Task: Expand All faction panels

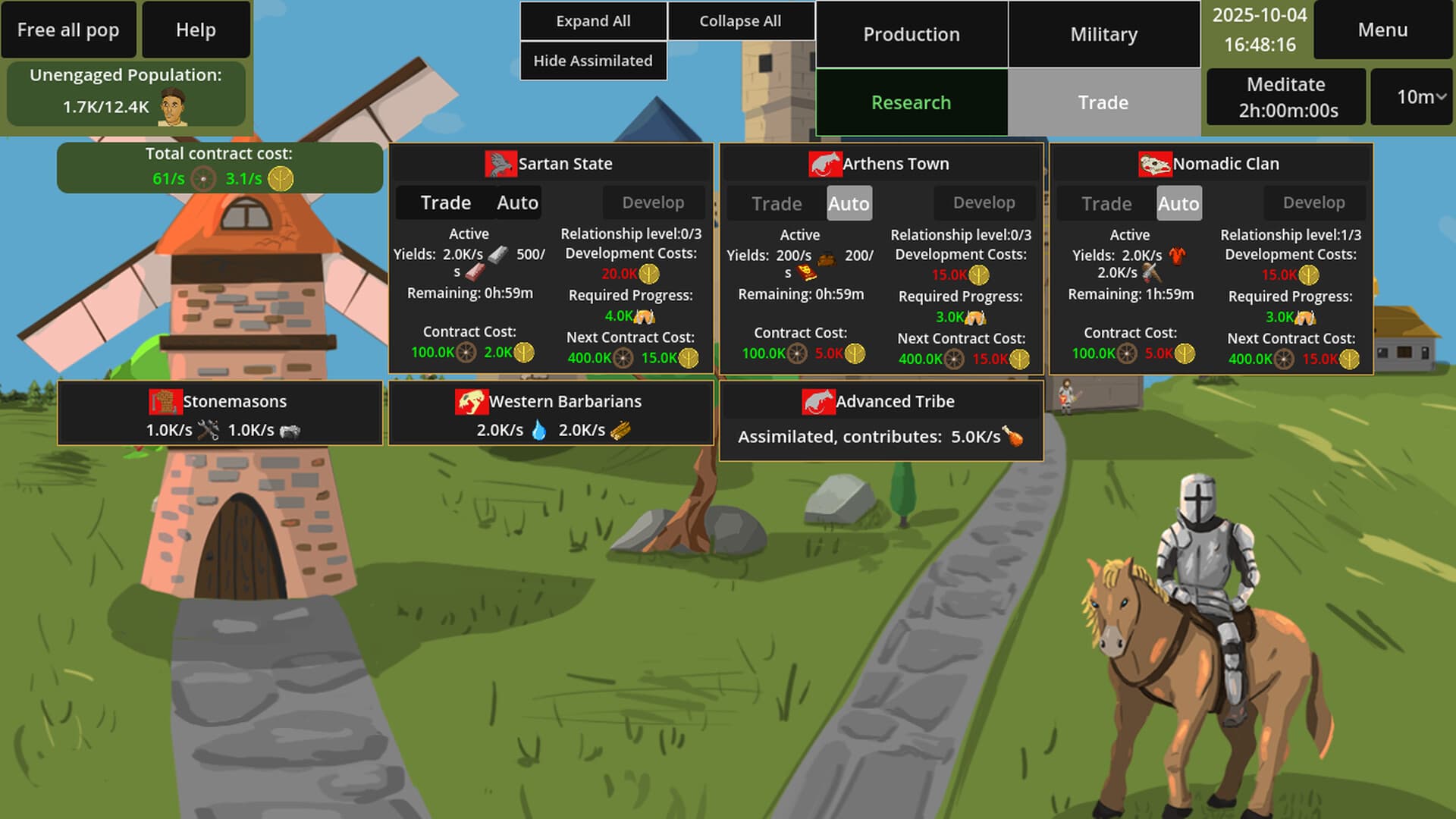Action: [593, 20]
